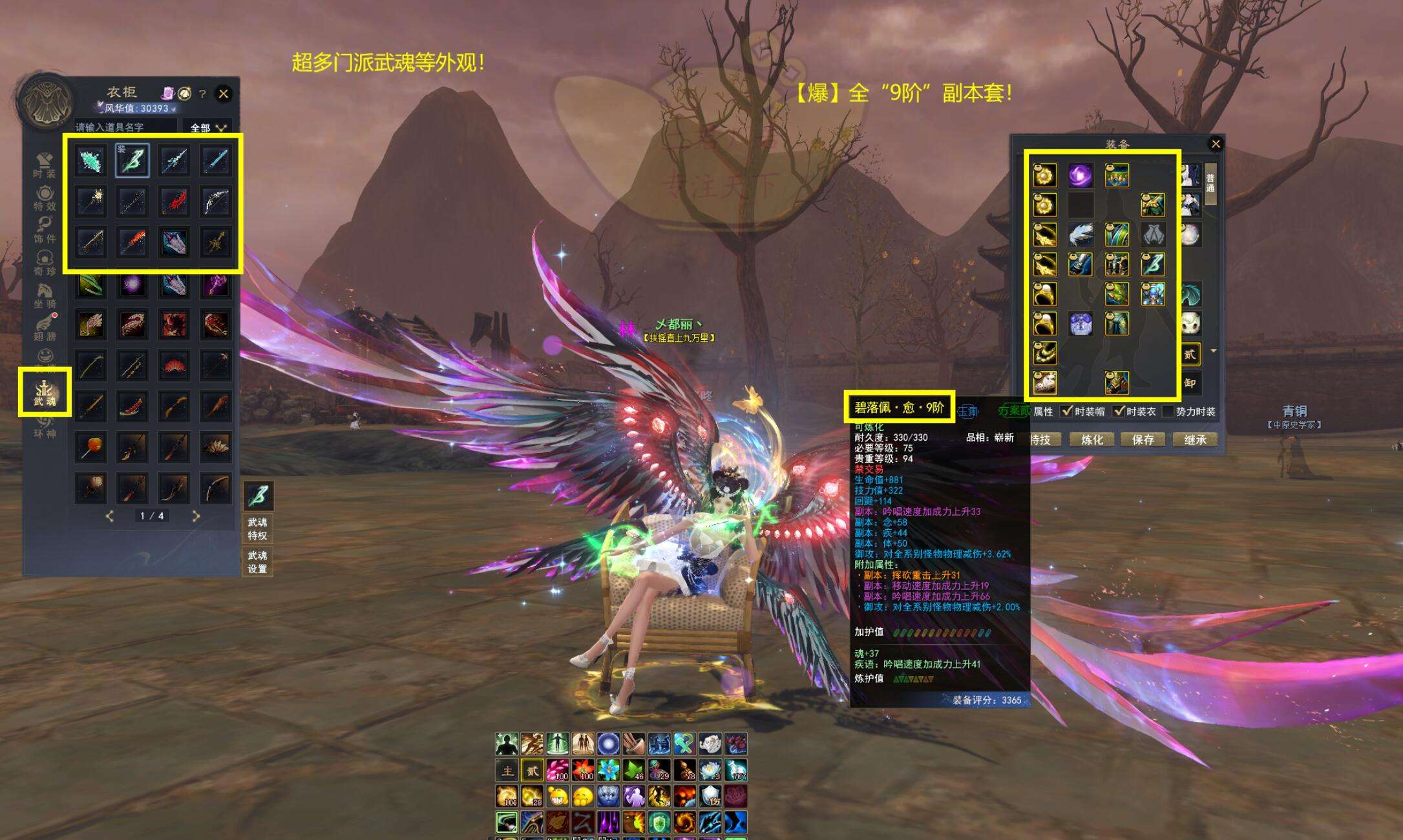Enable the 势力时装 checkbox
The image size is (1403, 840).
(1168, 411)
